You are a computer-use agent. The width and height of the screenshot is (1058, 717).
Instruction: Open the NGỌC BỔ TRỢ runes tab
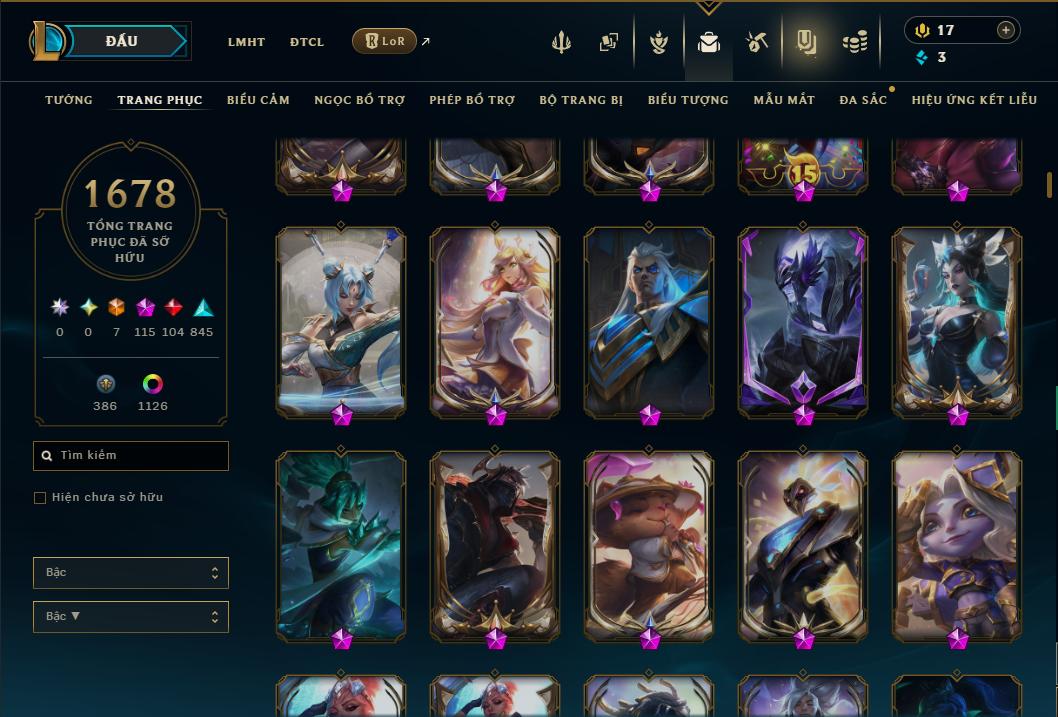coord(359,100)
